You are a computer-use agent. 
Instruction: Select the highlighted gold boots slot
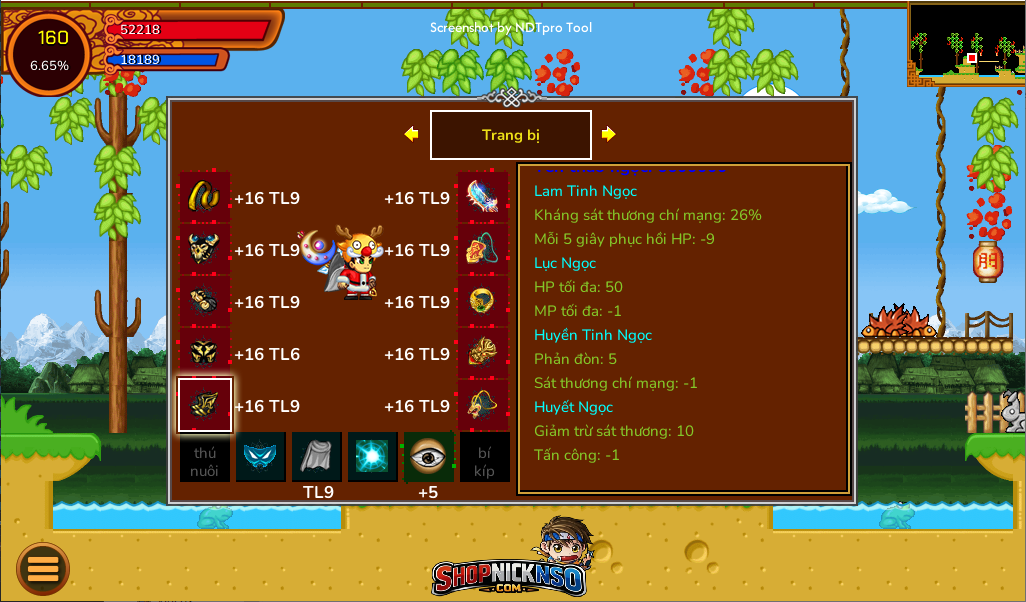pyautogui.click(x=205, y=405)
